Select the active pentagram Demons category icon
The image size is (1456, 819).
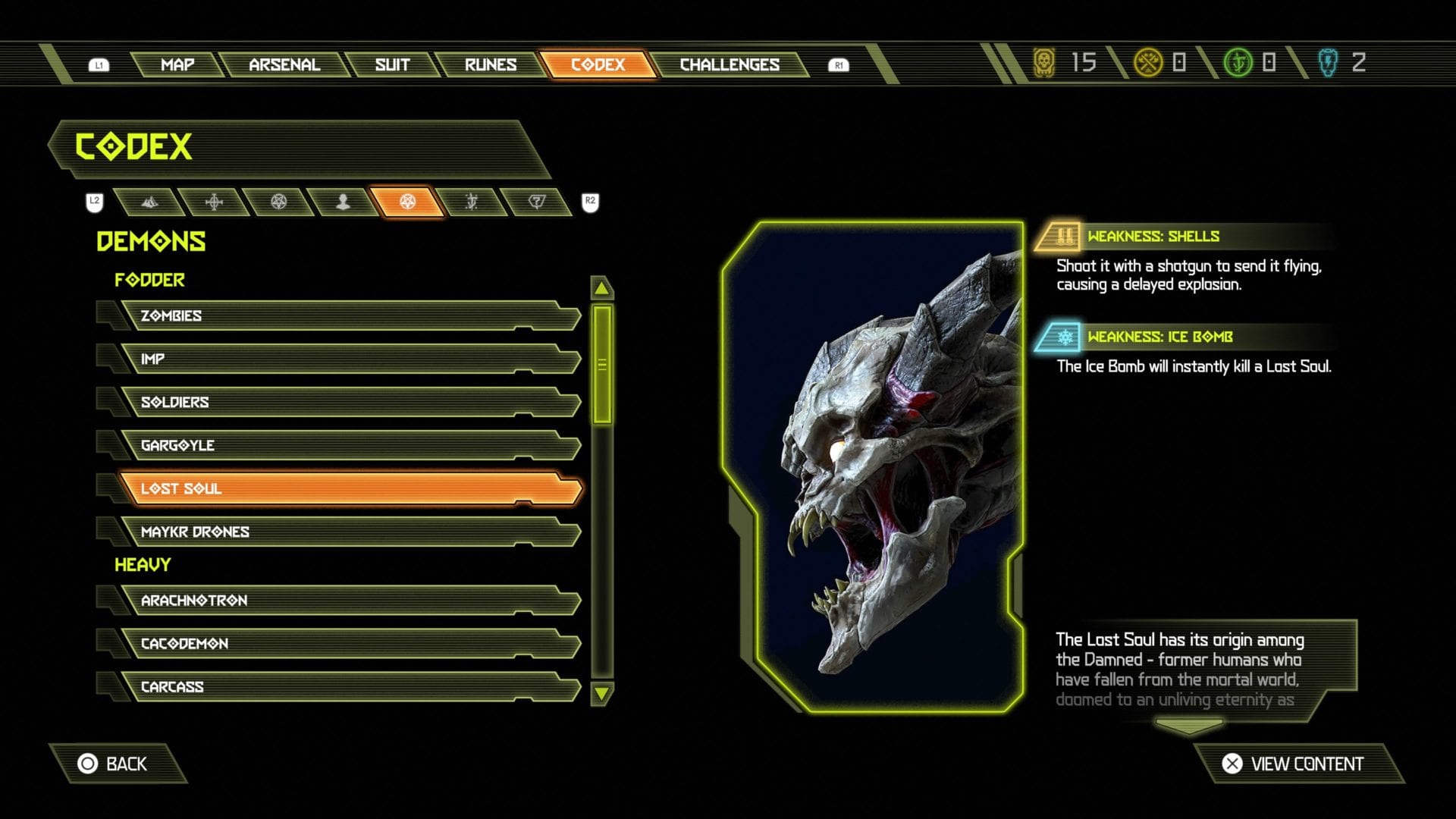pyautogui.click(x=408, y=202)
